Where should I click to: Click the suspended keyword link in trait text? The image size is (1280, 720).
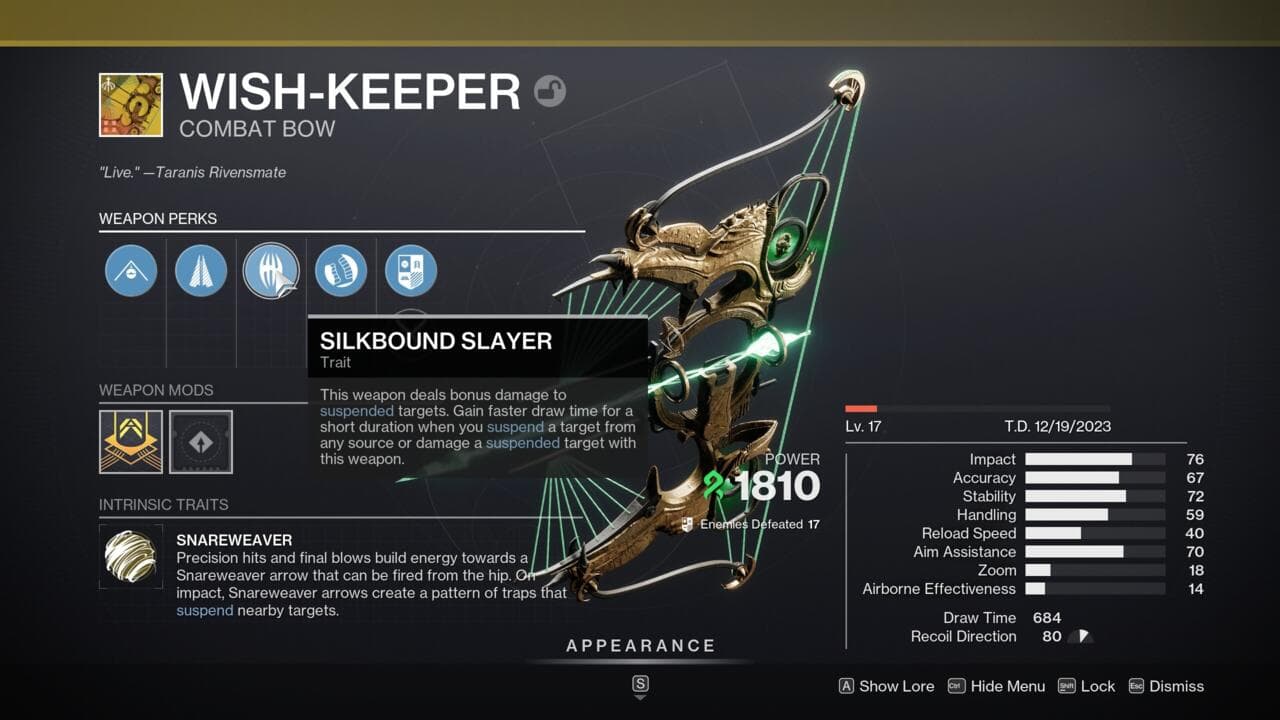(355, 411)
